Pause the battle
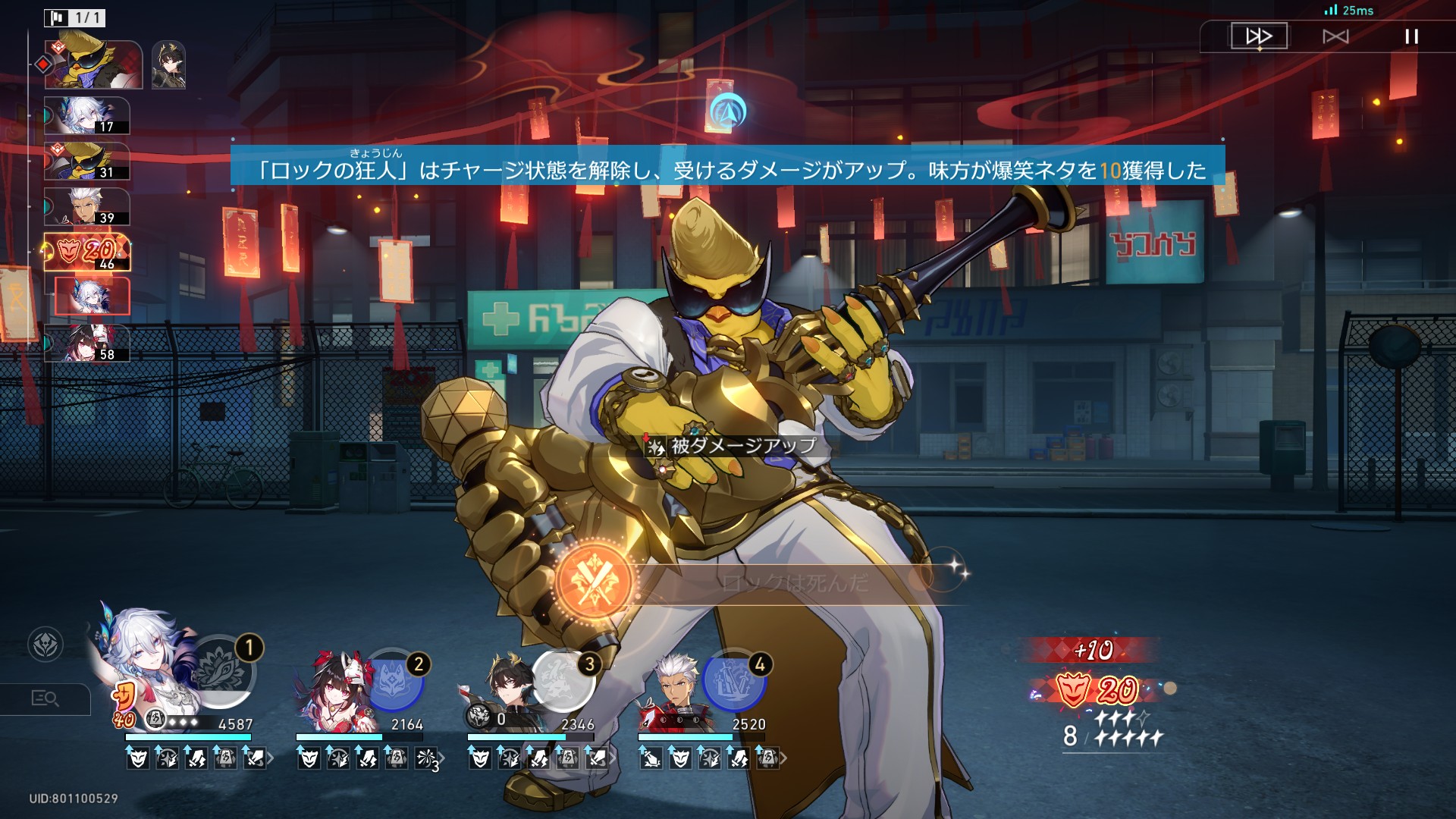This screenshot has height=819, width=1456. pyautogui.click(x=1411, y=36)
